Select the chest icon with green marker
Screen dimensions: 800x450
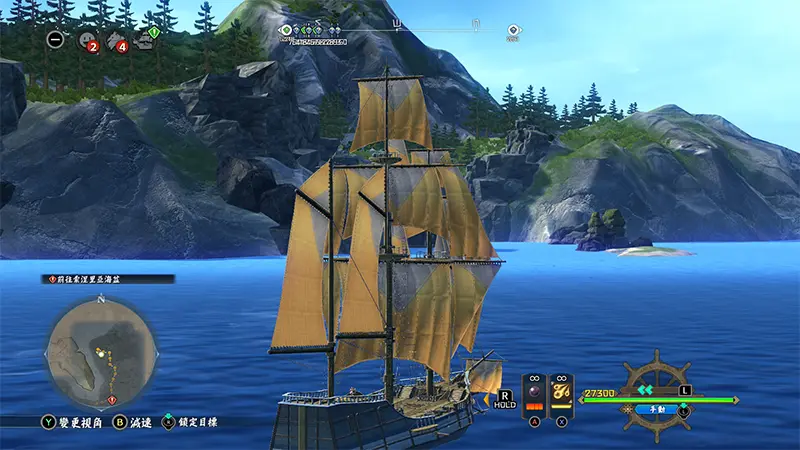146,40
